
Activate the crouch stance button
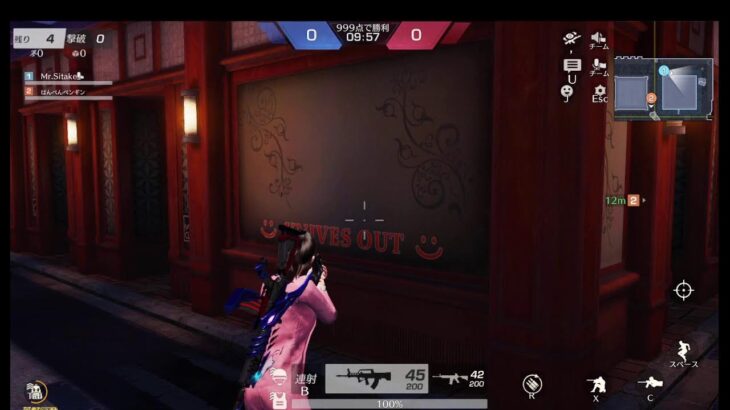[597, 383]
